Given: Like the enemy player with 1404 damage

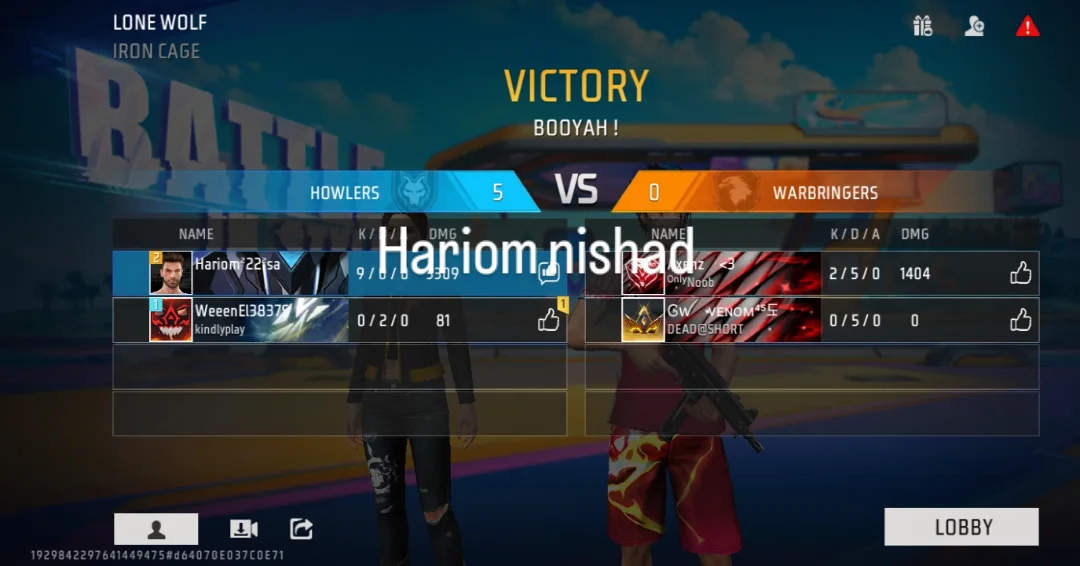Looking at the screenshot, I should pyautogui.click(x=1020, y=273).
